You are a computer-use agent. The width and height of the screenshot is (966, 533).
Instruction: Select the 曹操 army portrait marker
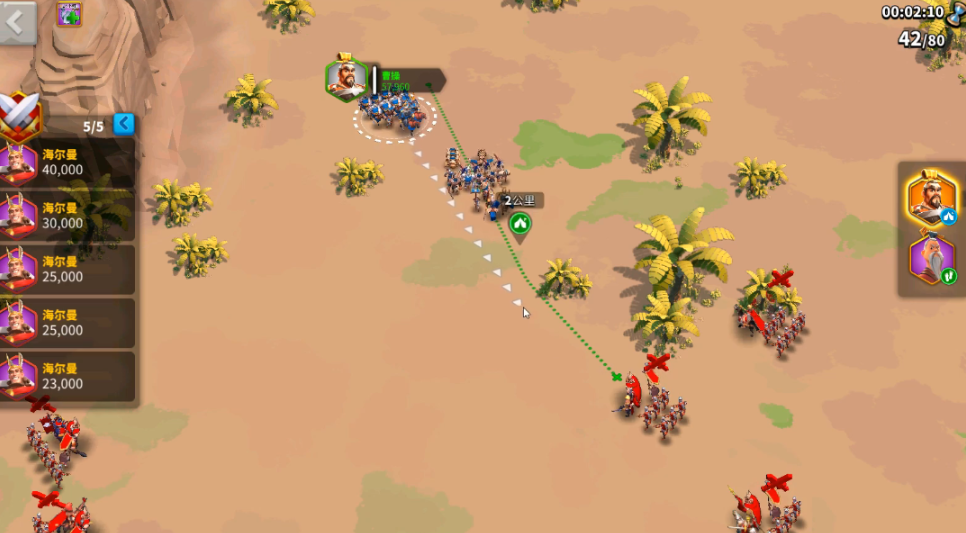[x=346, y=78]
